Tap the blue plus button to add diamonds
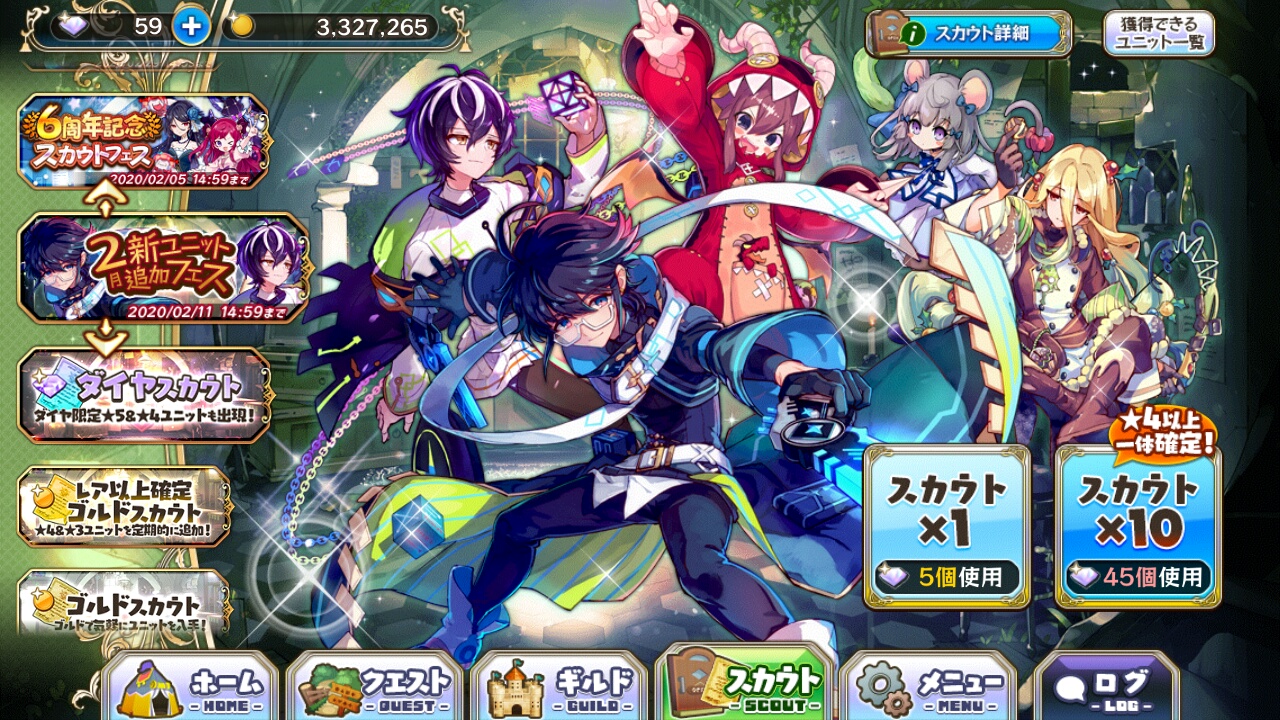Image resolution: width=1280 pixels, height=720 pixels. [x=190, y=27]
